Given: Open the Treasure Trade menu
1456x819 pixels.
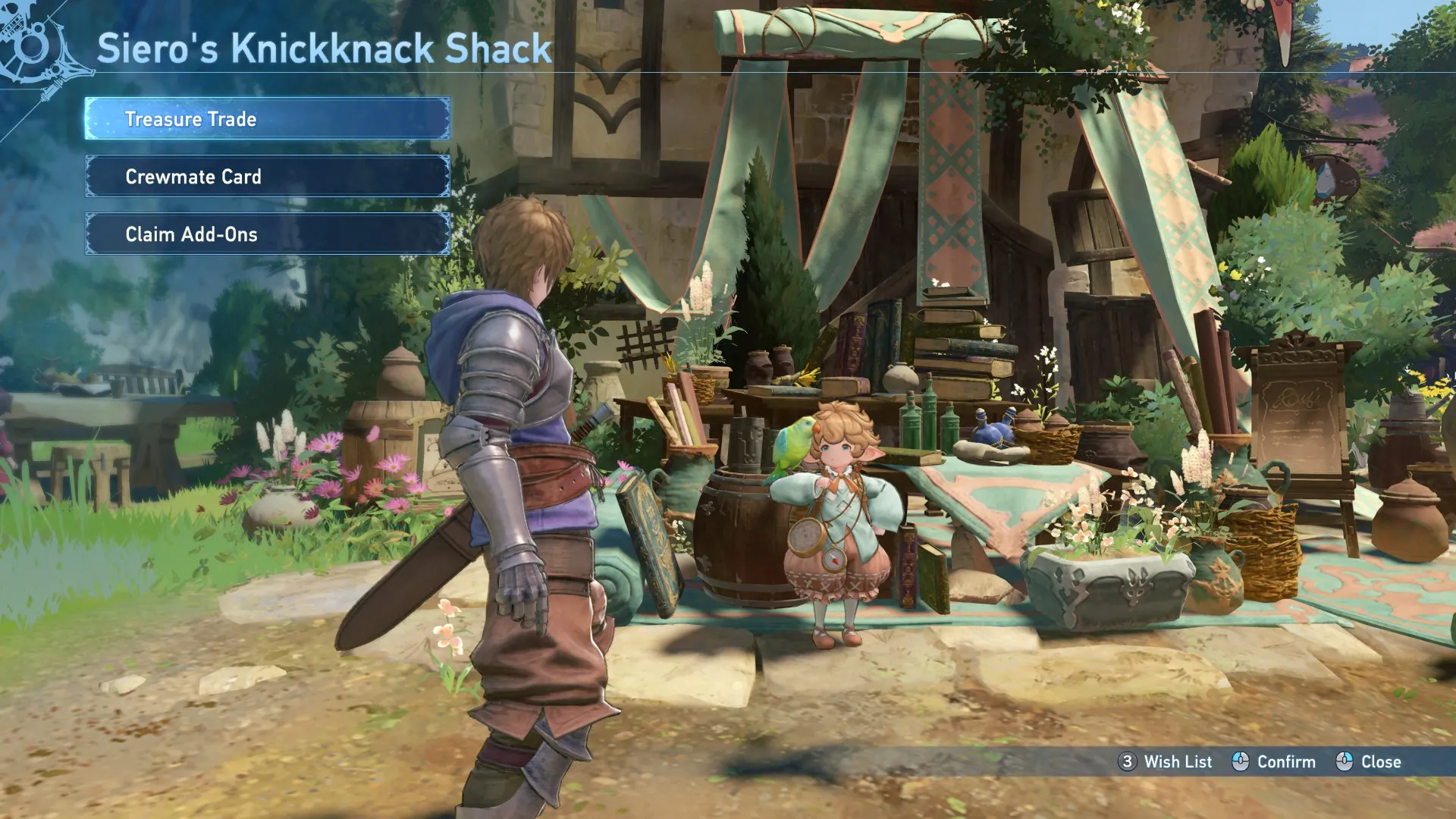Looking at the screenshot, I should coord(267,119).
